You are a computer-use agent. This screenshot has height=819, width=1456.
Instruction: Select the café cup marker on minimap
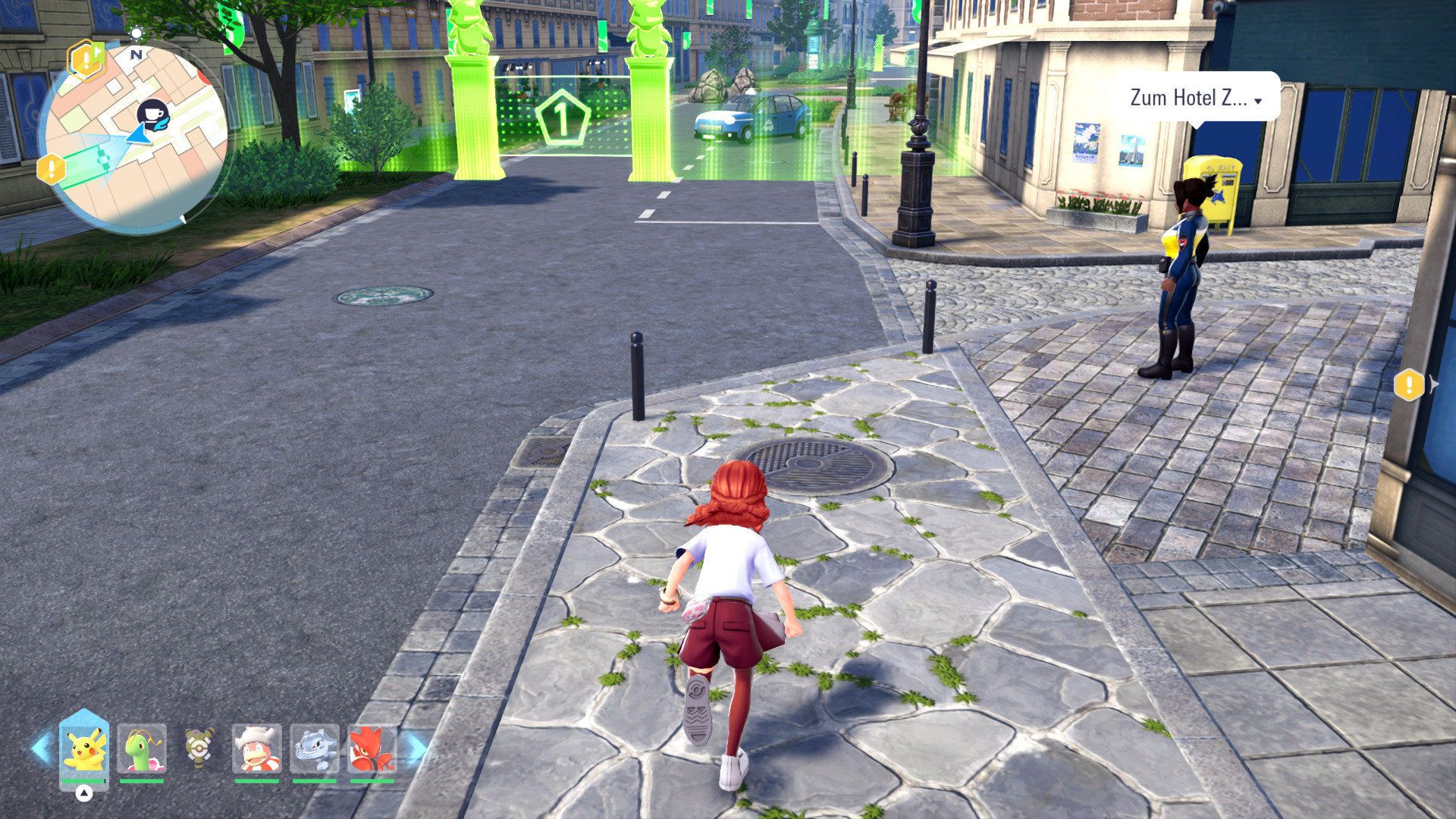pos(153,114)
